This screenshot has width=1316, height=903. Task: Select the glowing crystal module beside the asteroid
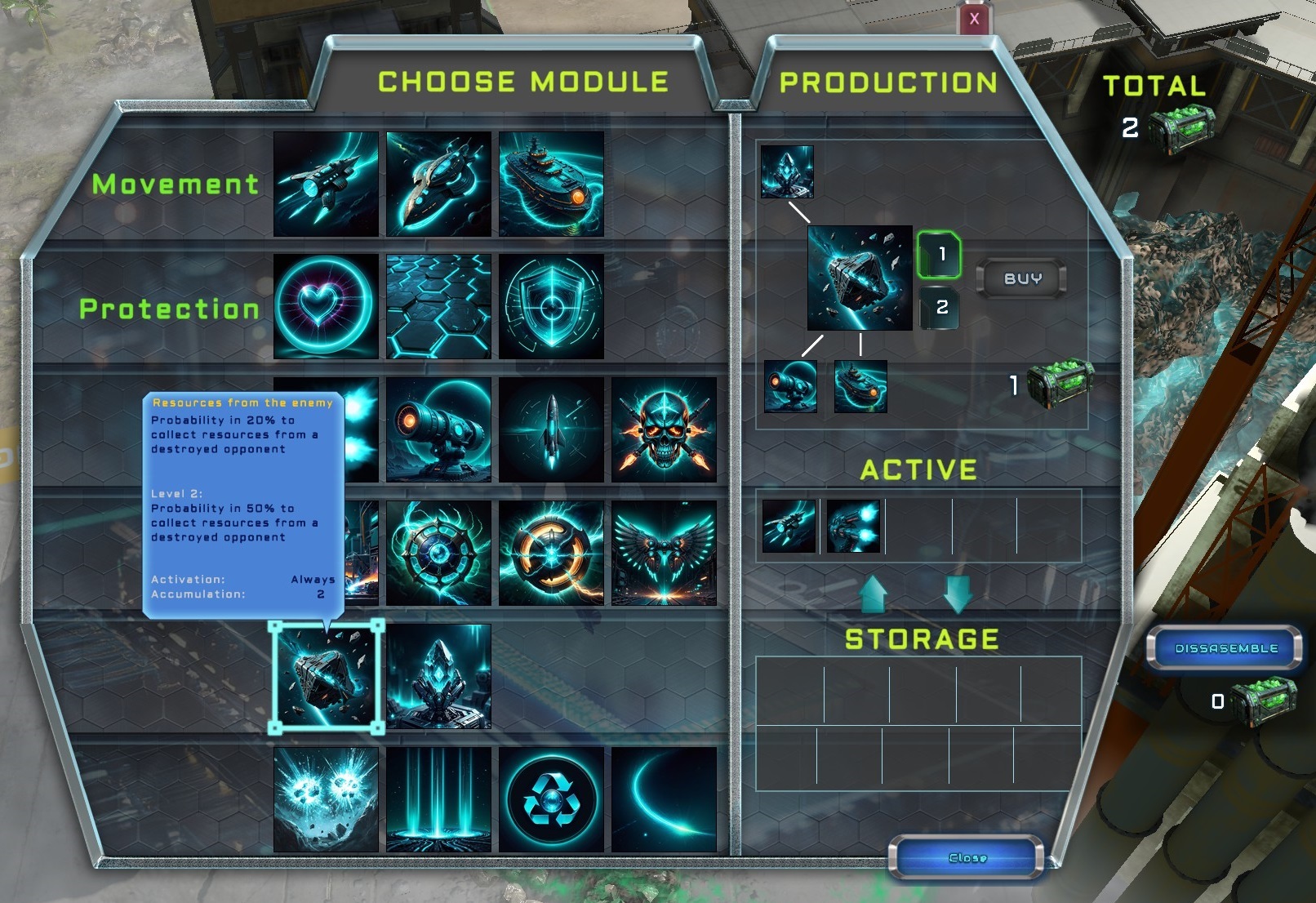pyautogui.click(x=438, y=678)
